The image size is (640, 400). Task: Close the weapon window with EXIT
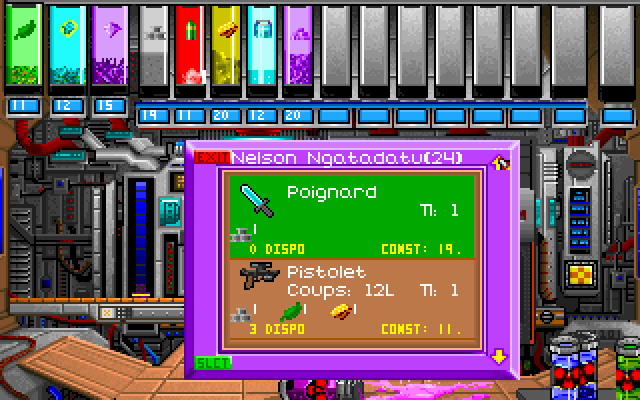pyautogui.click(x=212, y=157)
